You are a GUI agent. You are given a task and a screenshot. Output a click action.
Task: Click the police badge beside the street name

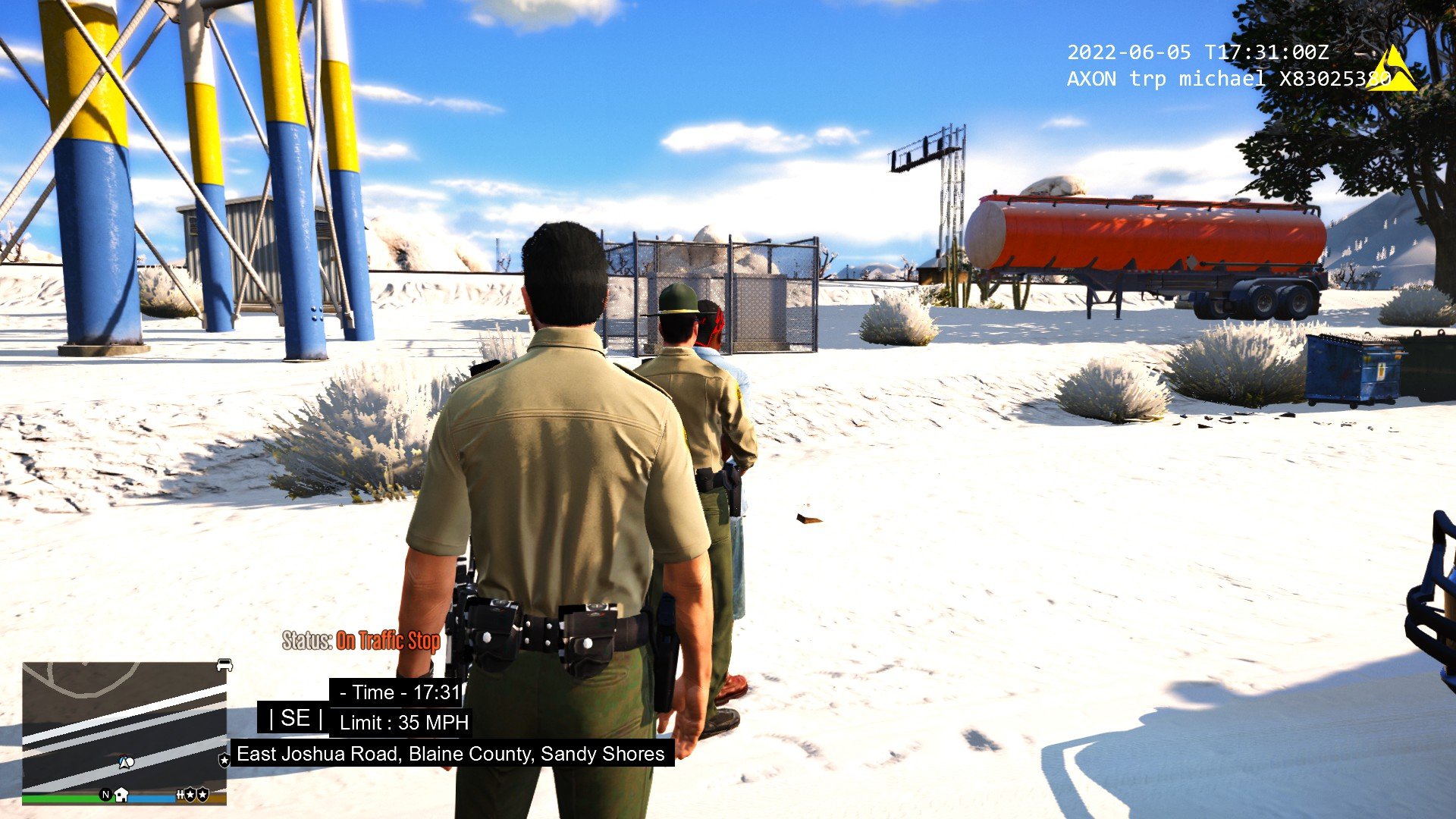tap(224, 759)
